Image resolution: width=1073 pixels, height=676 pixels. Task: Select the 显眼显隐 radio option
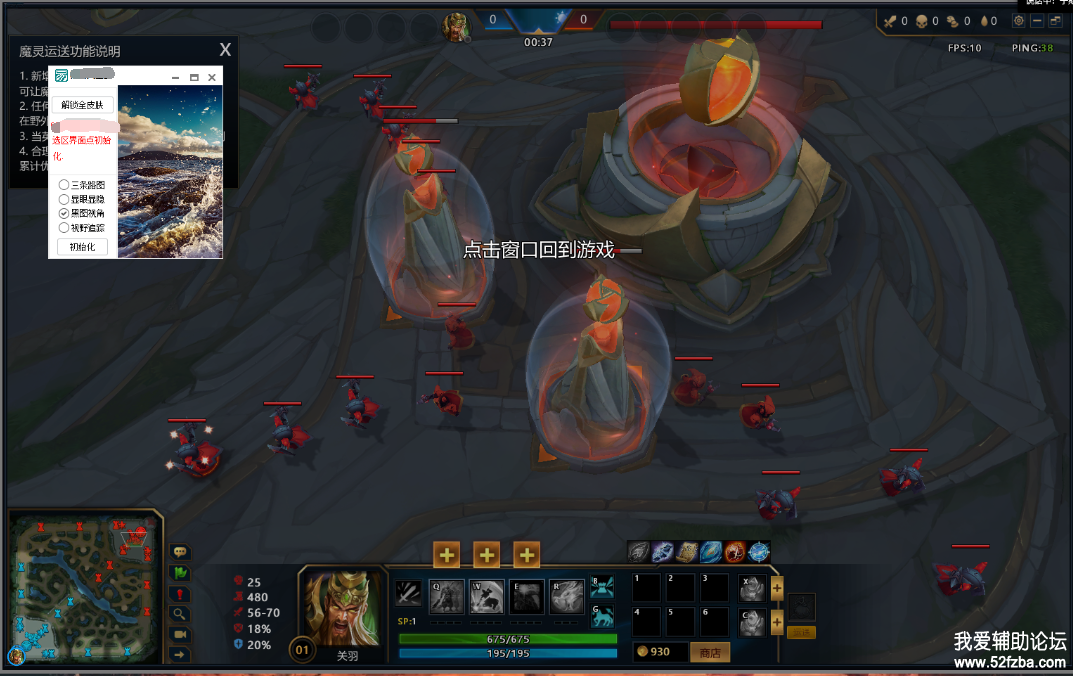point(64,199)
